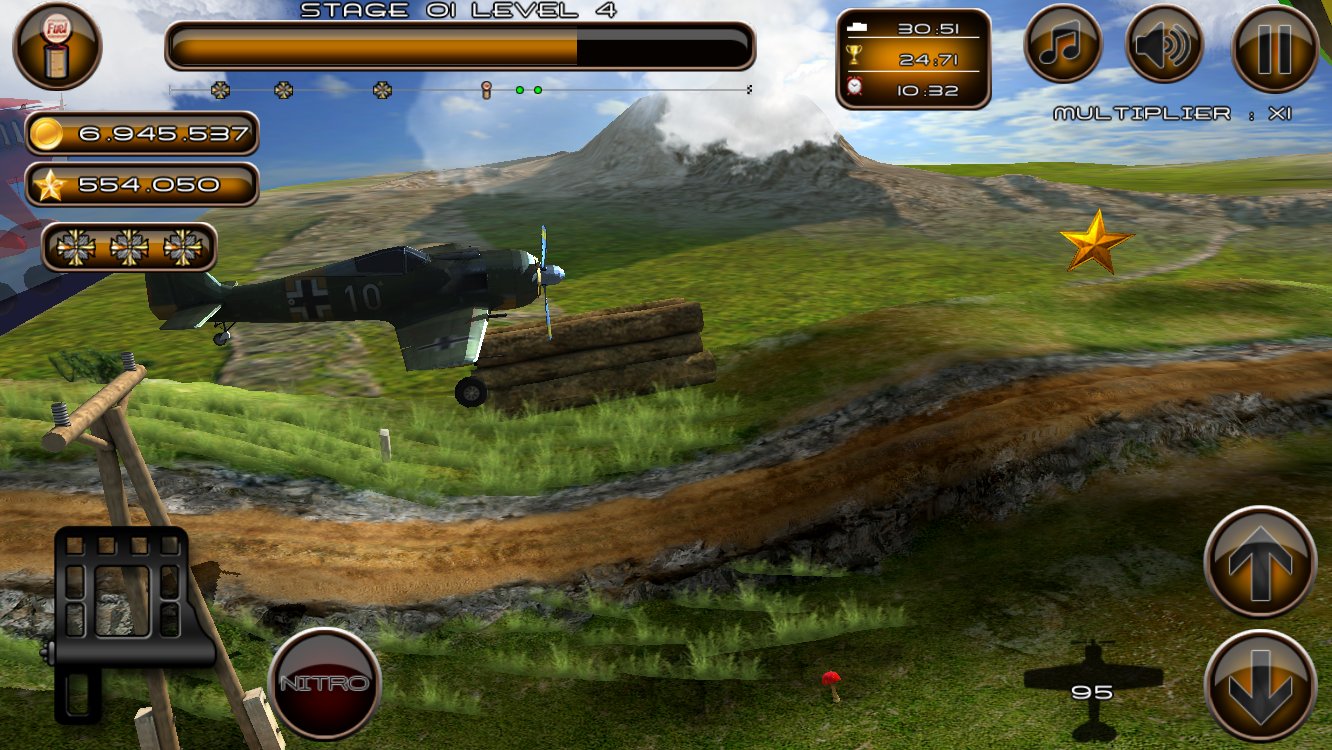Viewport: 1332px width, 750px height.
Task: Click the first snowflake collectible badge
Action: click(77, 246)
